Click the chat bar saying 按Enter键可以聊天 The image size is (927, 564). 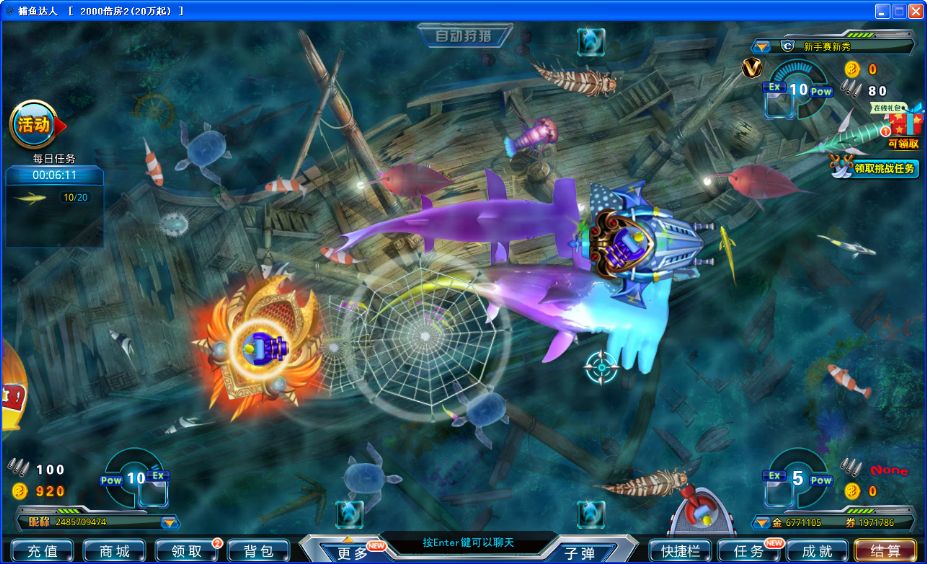[x=468, y=543]
